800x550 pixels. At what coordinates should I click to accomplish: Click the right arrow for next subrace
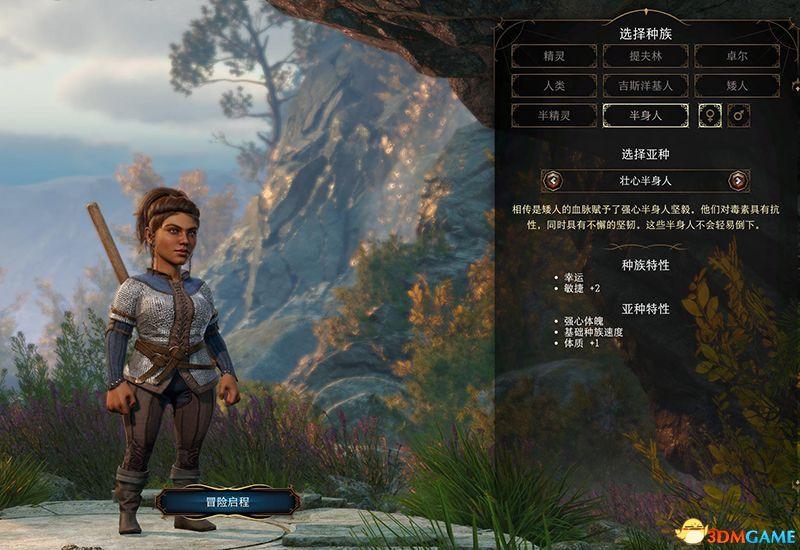click(738, 181)
